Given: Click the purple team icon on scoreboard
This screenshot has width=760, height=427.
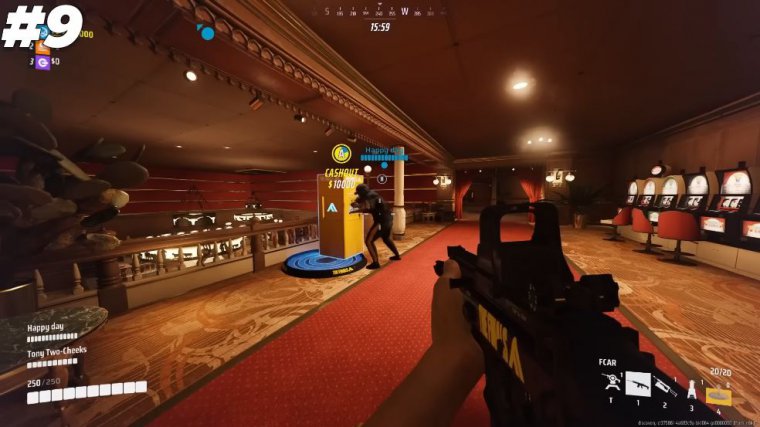Looking at the screenshot, I should point(42,62).
